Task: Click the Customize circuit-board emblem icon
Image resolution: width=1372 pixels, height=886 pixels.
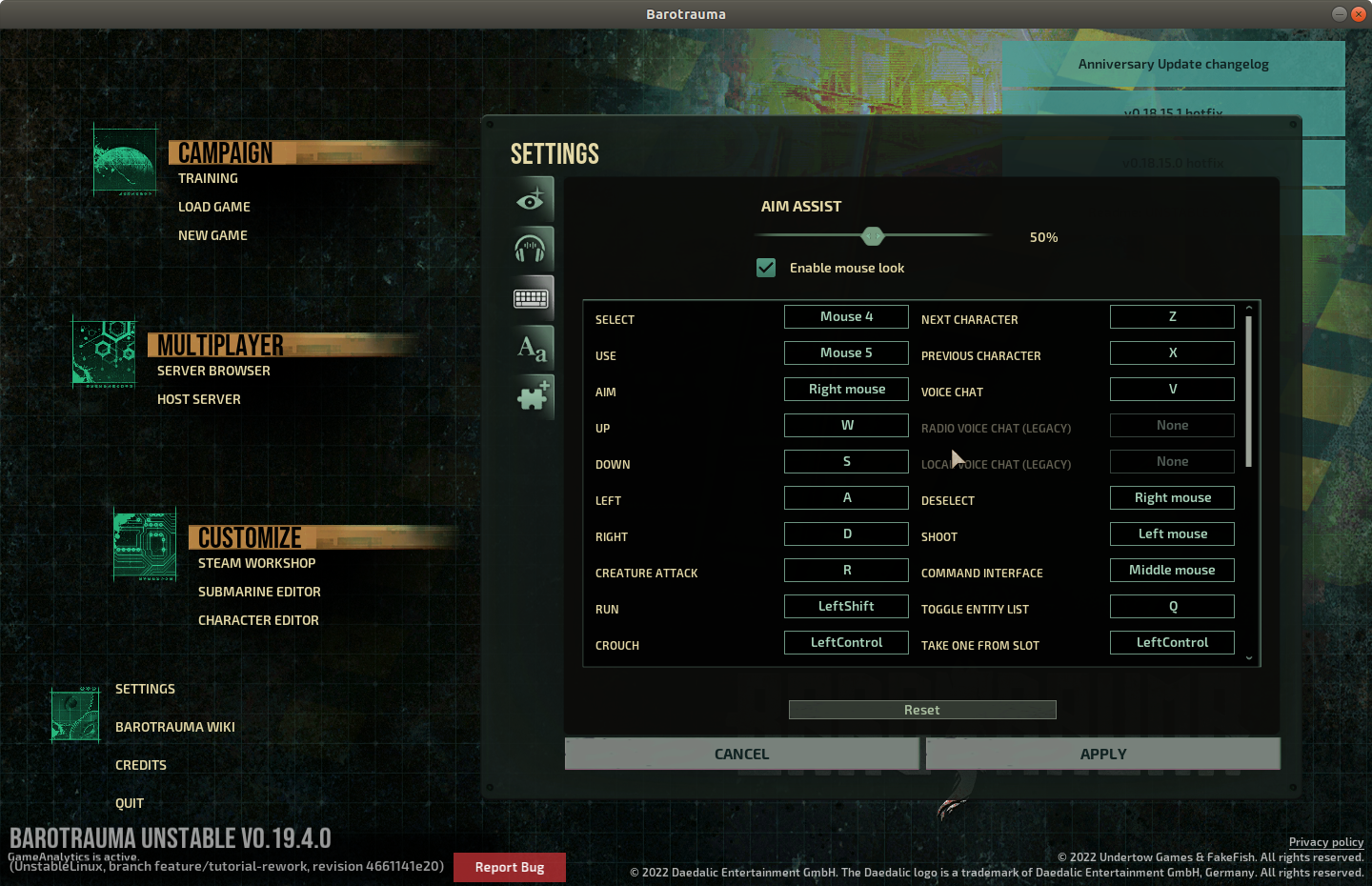Action: coord(144,545)
